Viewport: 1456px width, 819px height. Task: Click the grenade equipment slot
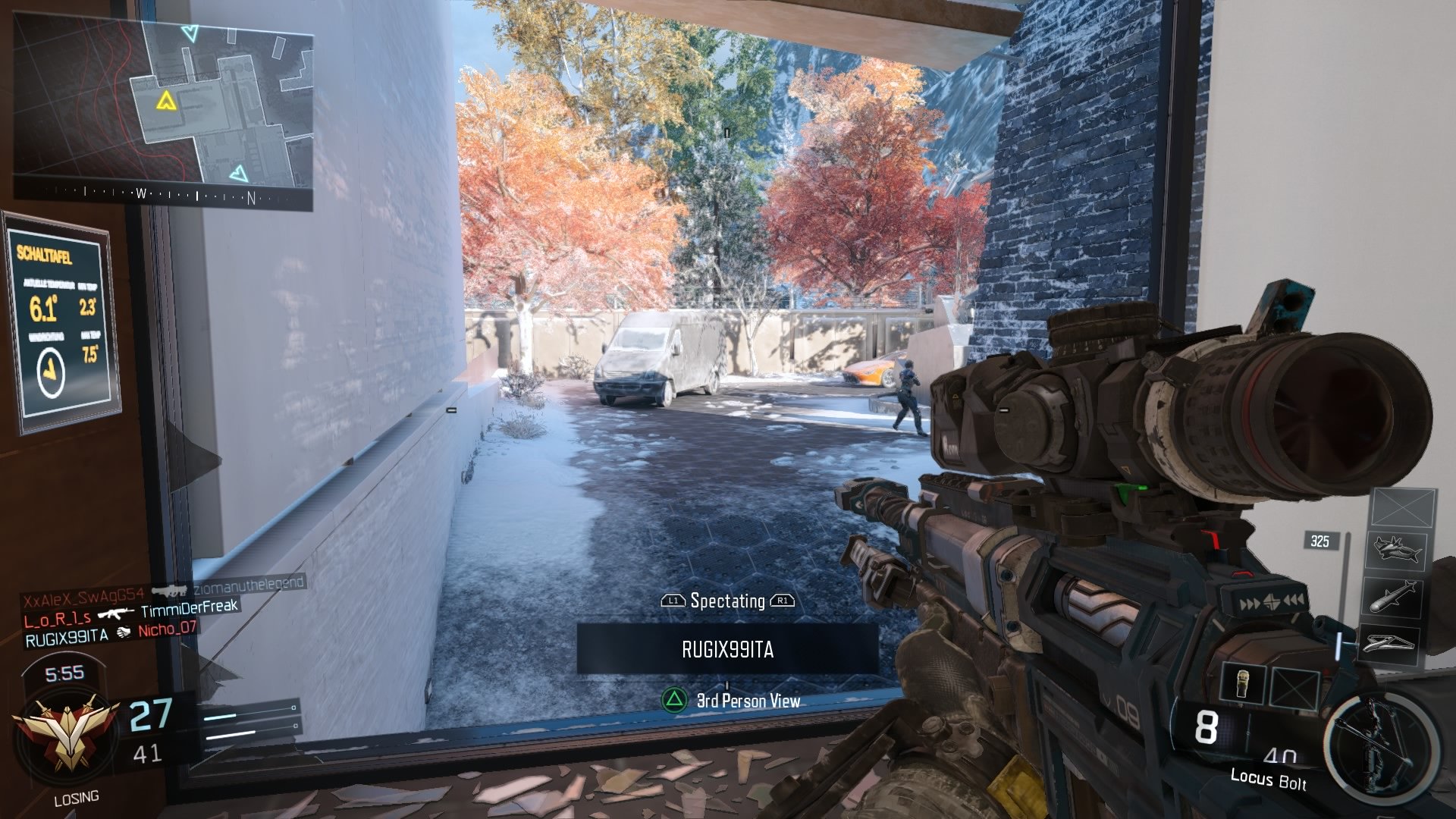pos(1243,683)
